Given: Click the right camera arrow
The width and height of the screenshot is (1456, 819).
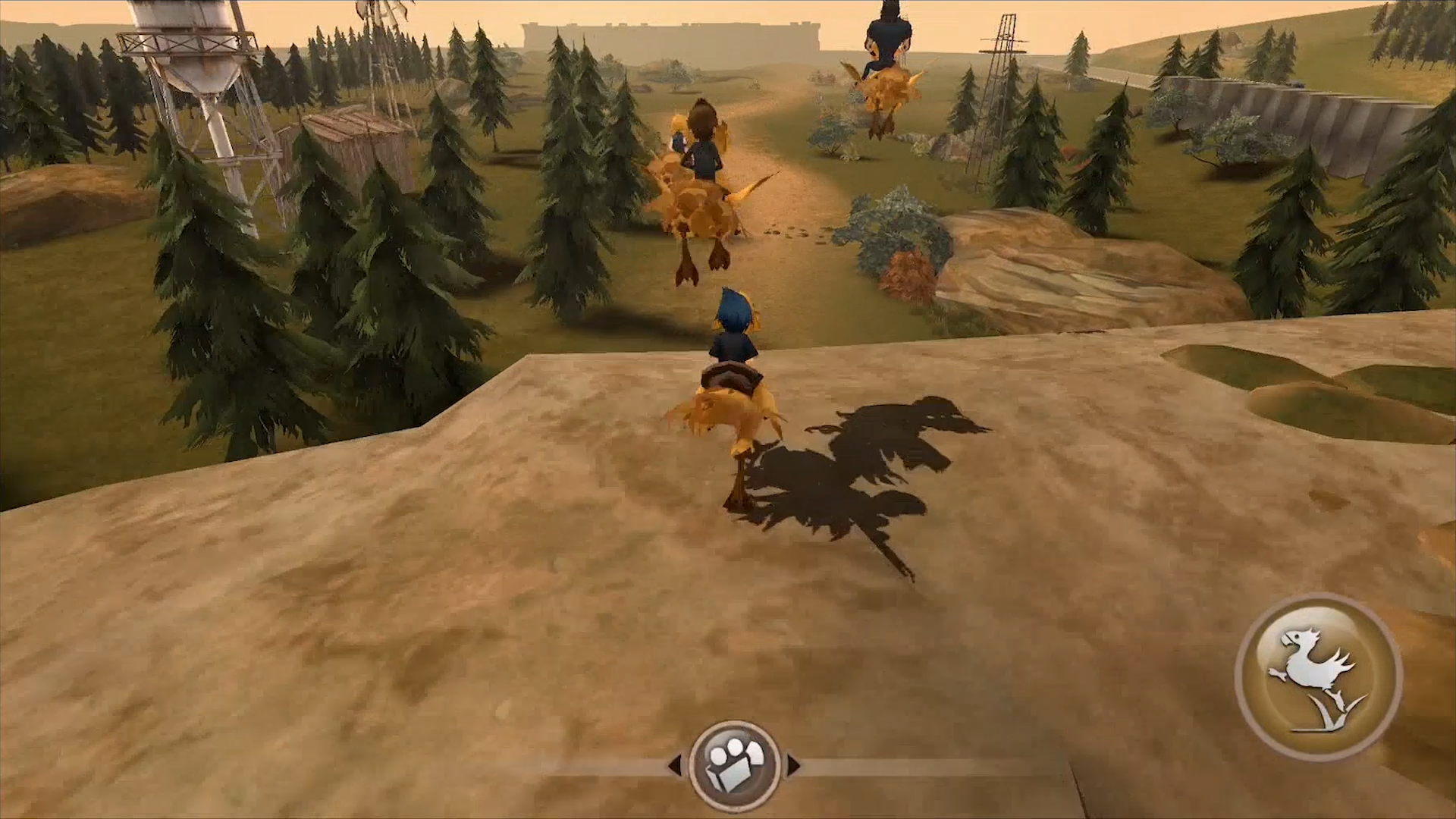Looking at the screenshot, I should pos(793,764).
